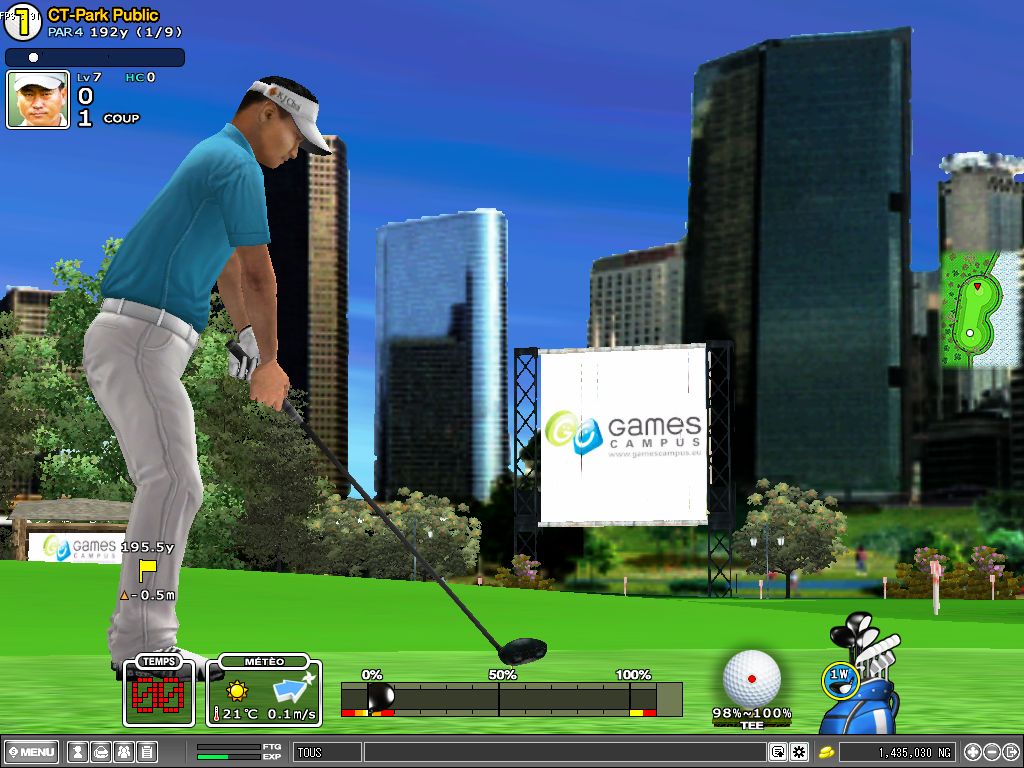This screenshot has height=768, width=1024.
Task: Select the TOUS chat channel box
Action: pos(326,752)
